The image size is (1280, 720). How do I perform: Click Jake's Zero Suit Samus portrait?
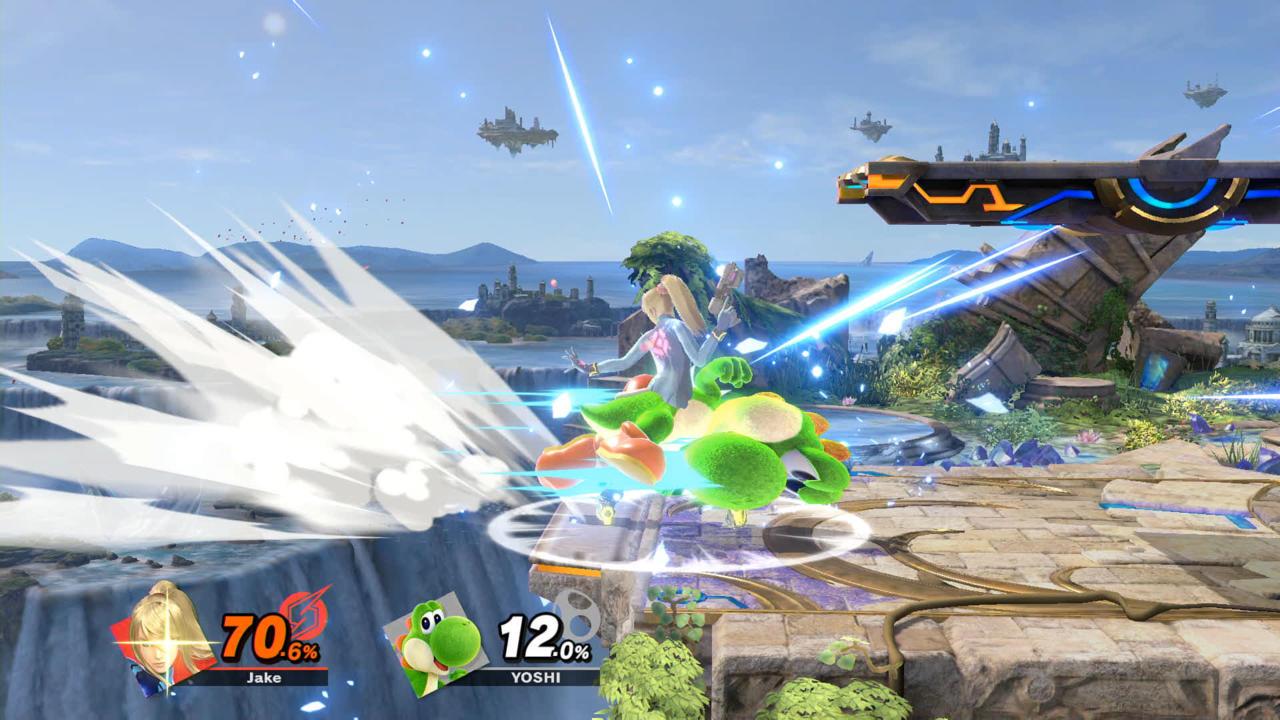tap(165, 637)
